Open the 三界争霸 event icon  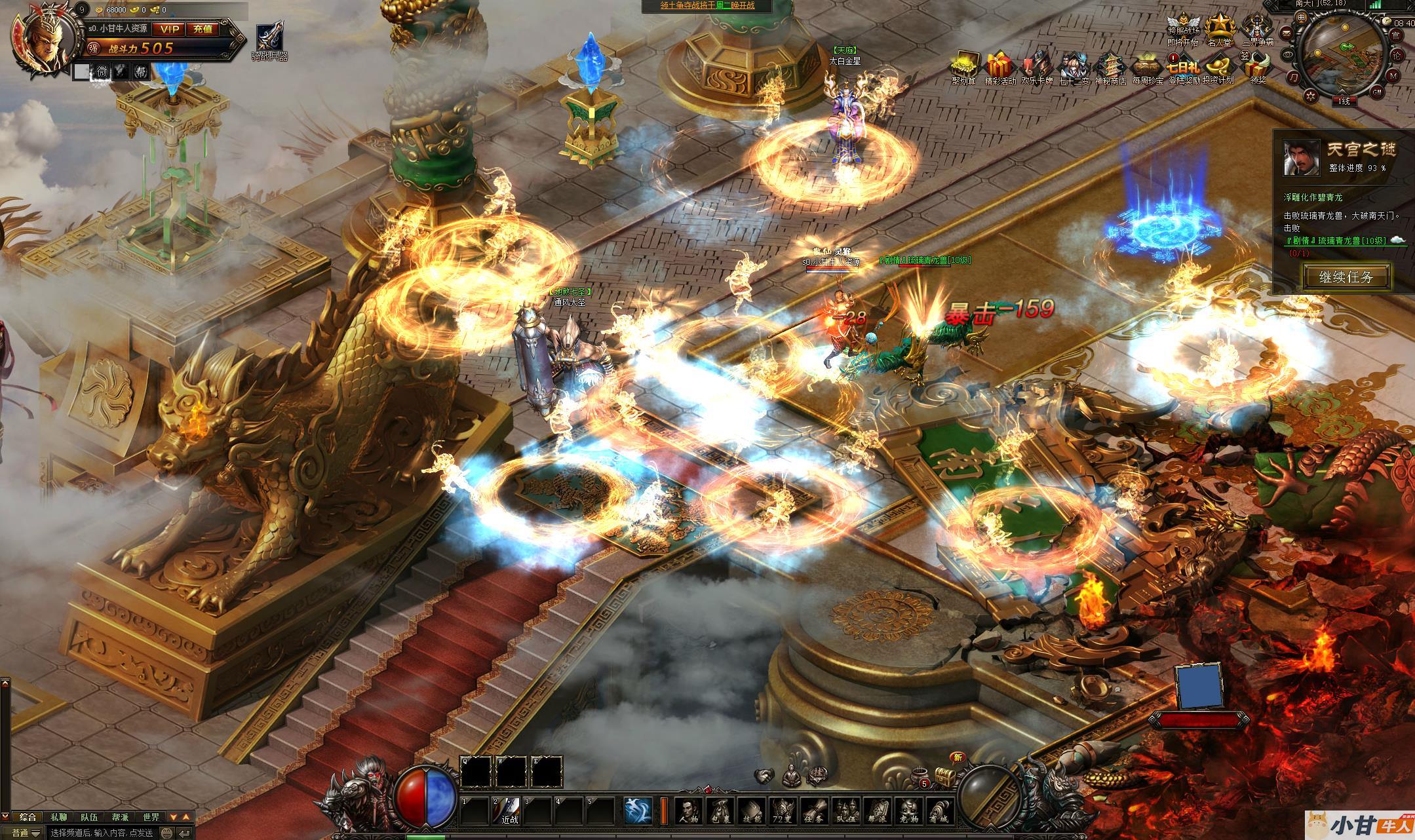(1256, 29)
